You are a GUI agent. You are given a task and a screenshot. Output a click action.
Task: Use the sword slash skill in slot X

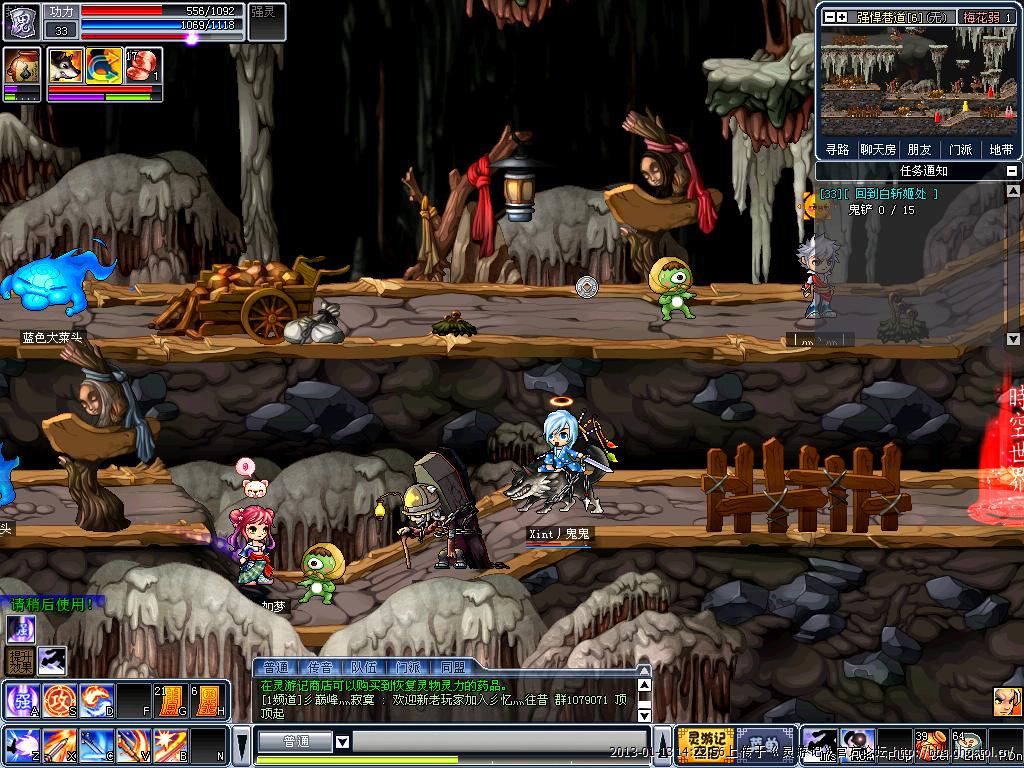(x=58, y=744)
